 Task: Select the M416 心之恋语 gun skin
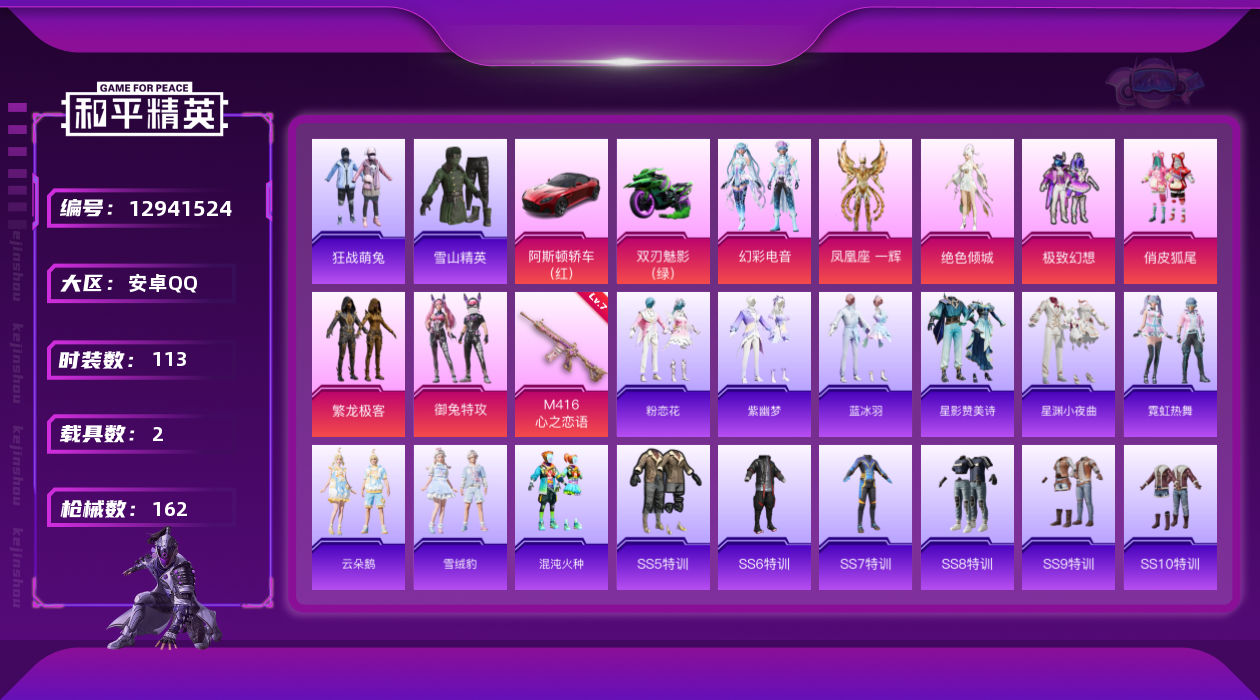[561, 364]
